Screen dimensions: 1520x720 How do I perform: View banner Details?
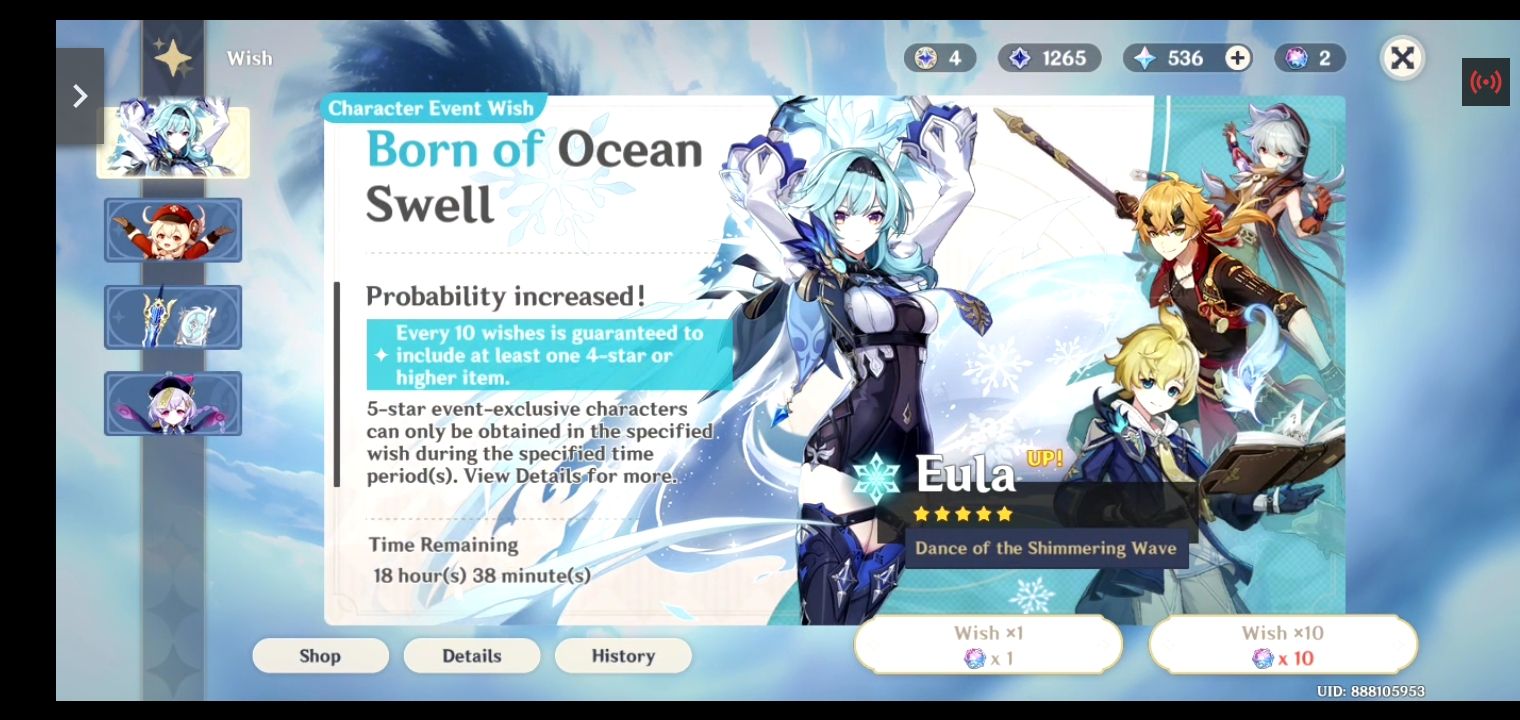(472, 656)
